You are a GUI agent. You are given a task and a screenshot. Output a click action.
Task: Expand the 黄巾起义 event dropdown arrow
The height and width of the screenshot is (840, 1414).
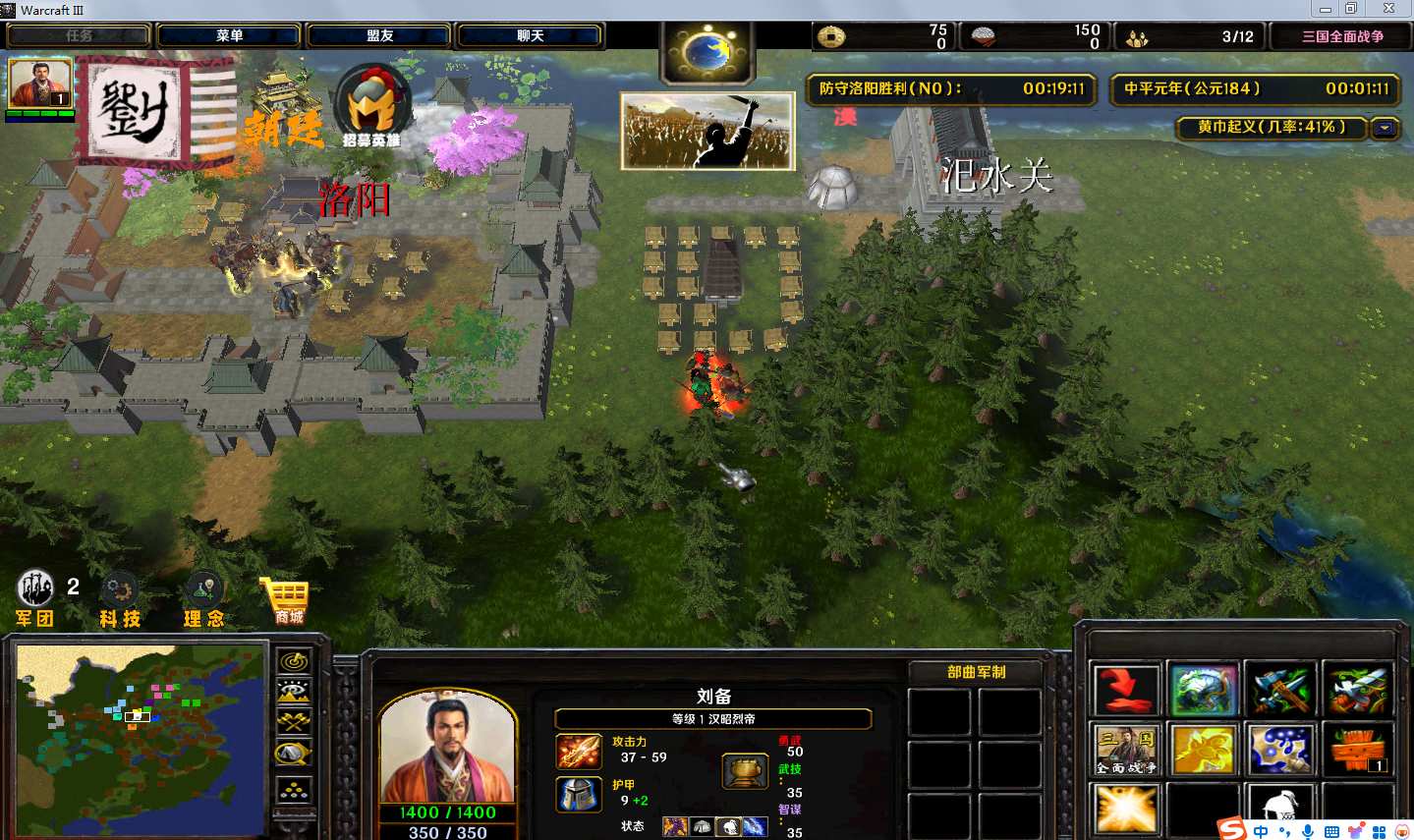coord(1386,128)
